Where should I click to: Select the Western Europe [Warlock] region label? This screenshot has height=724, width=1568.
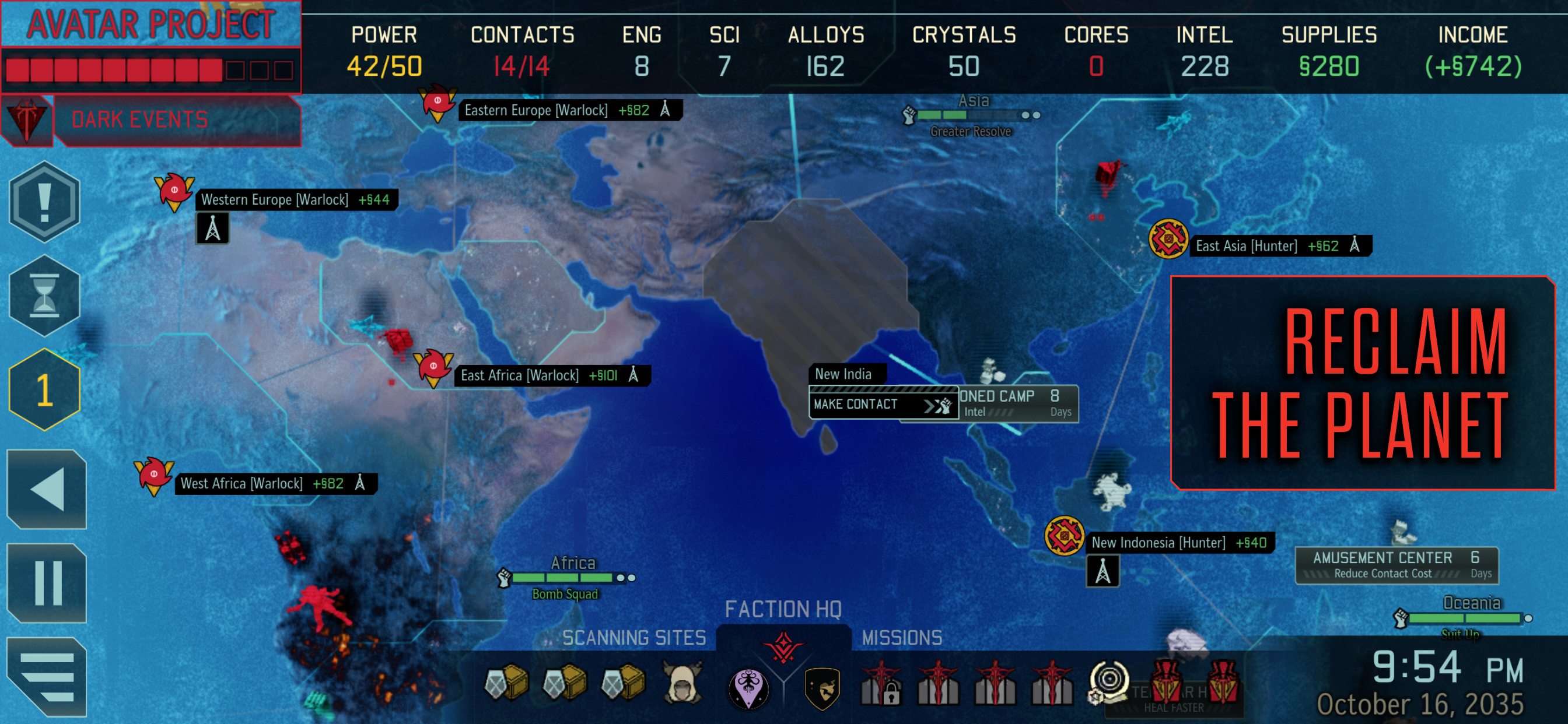pyautogui.click(x=296, y=199)
